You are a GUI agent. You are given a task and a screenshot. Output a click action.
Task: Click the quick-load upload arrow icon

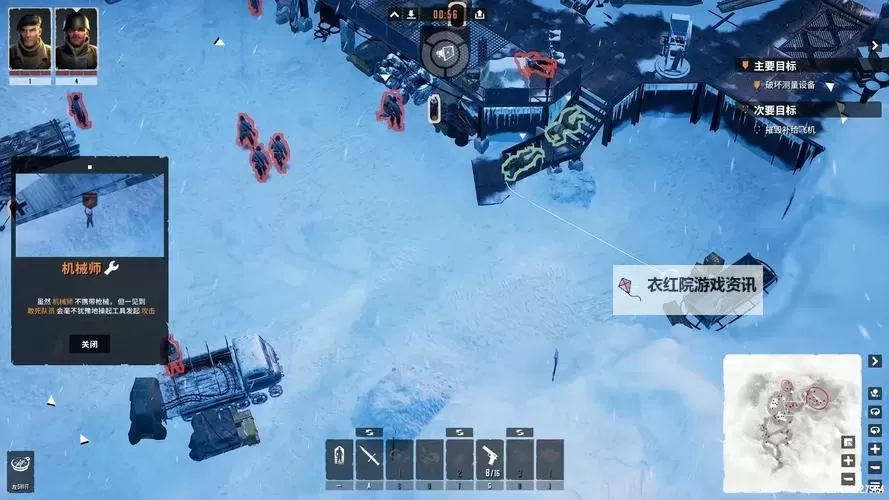coord(479,14)
